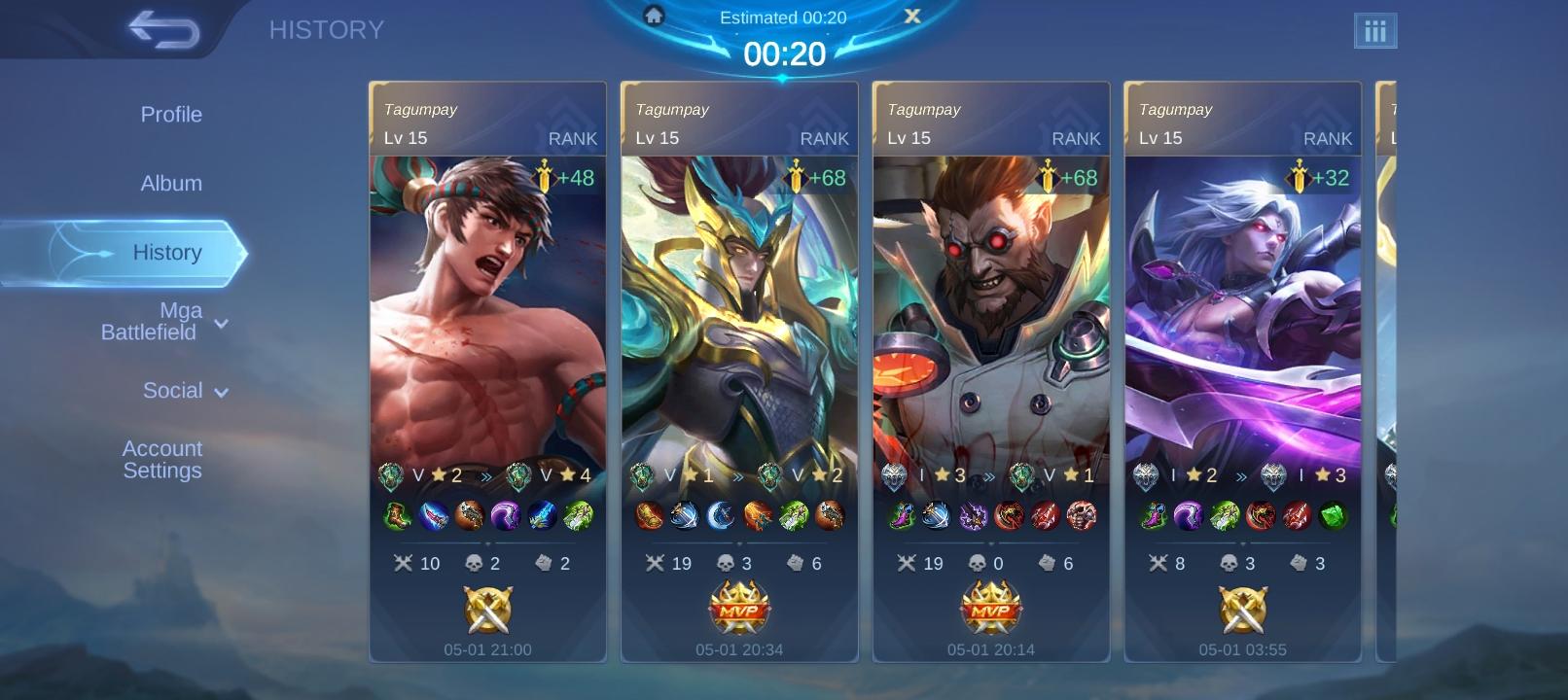Switch to the Album section
This screenshot has width=1568, height=700.
(x=171, y=183)
